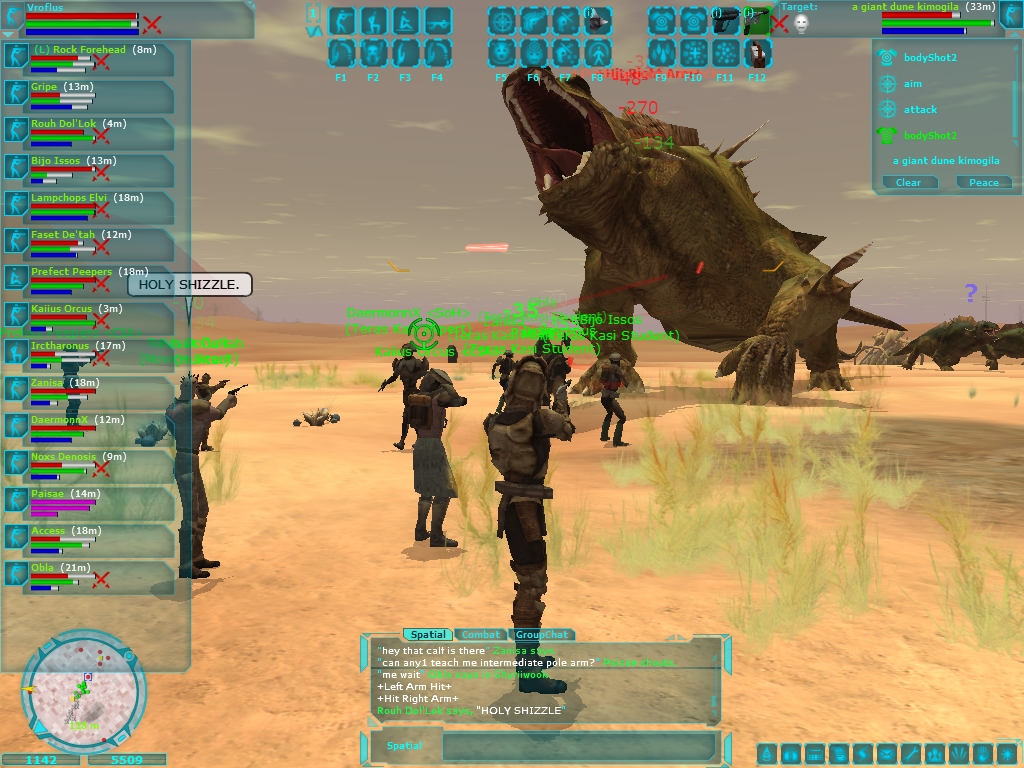The width and height of the screenshot is (1024, 768).
Task: Show the Spatial chat tab
Action: (x=426, y=635)
